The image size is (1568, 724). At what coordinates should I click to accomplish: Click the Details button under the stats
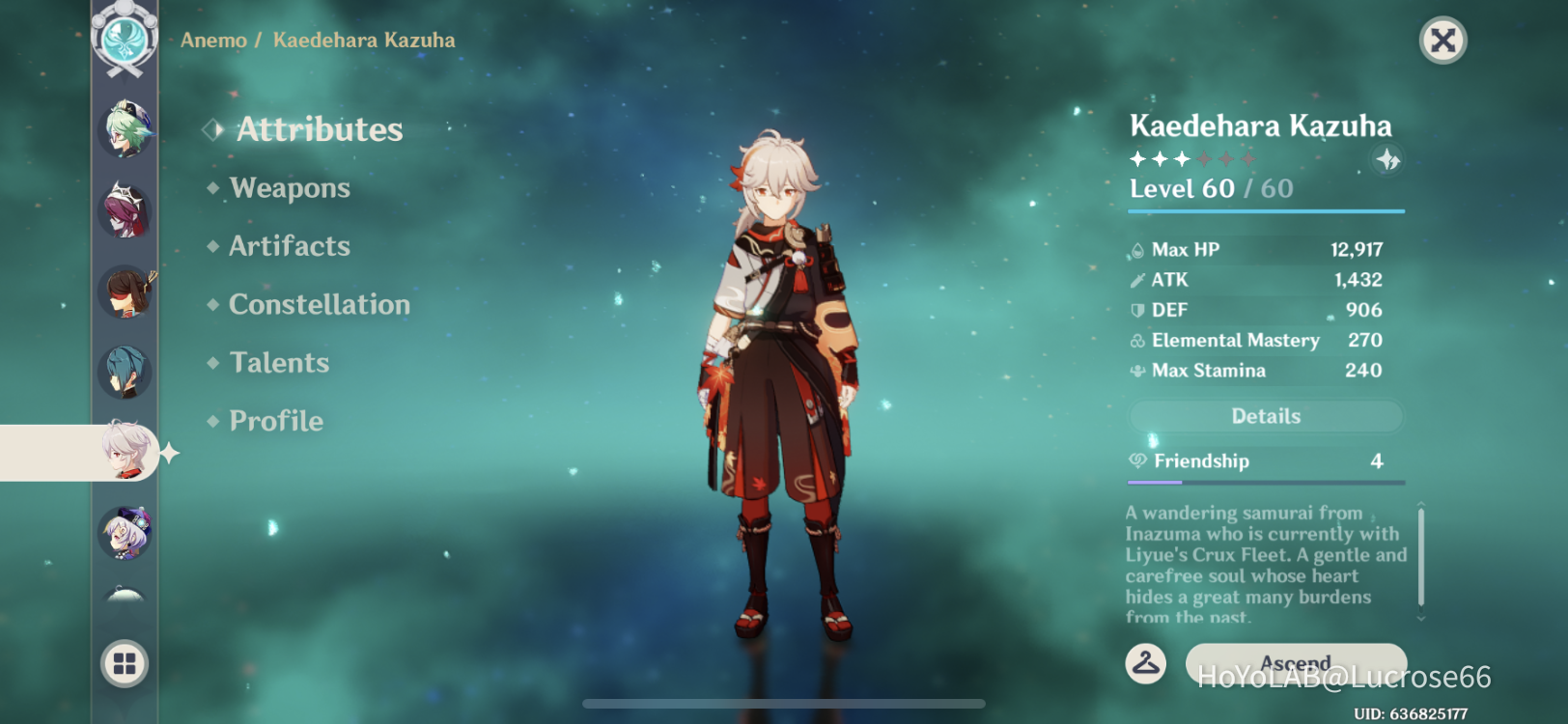[x=1266, y=416]
